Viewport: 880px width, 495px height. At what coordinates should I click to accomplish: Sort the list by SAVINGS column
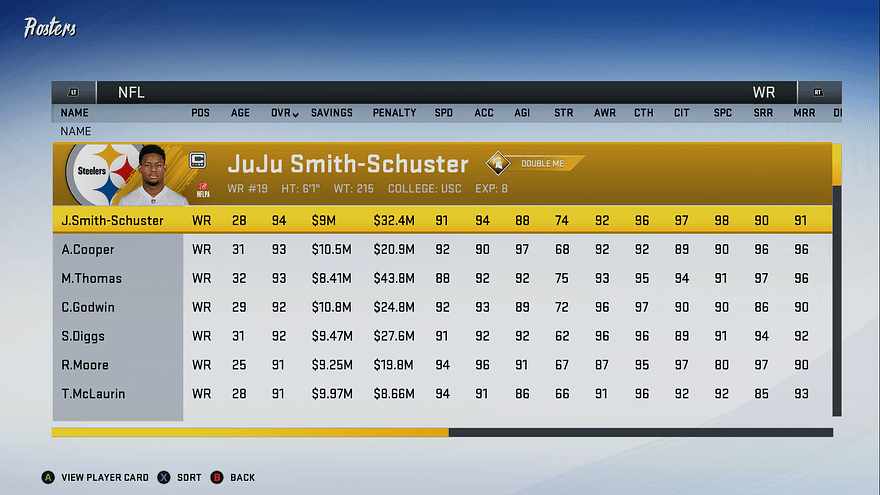coord(331,113)
